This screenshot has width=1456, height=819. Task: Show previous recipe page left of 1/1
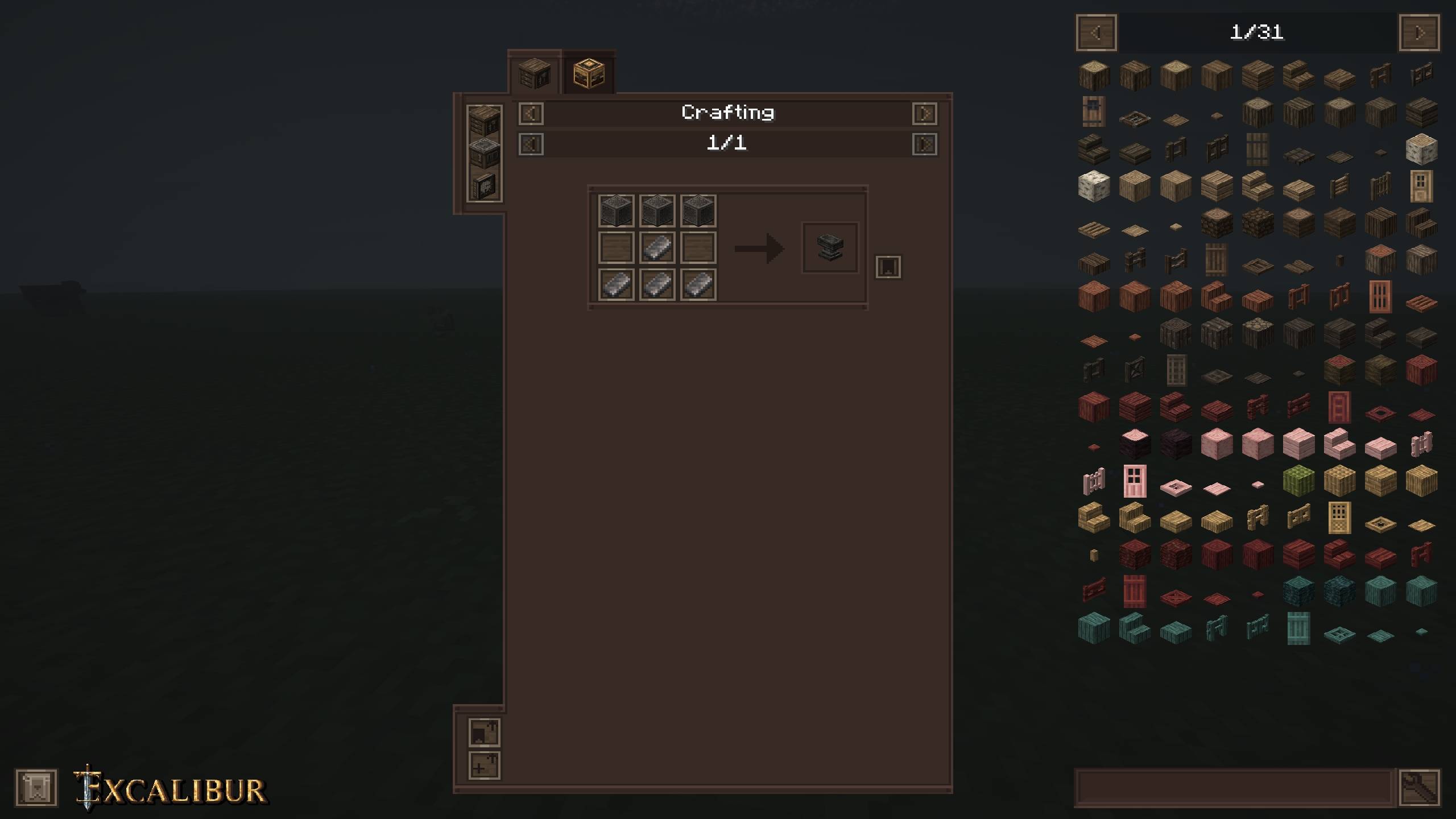pyautogui.click(x=531, y=144)
